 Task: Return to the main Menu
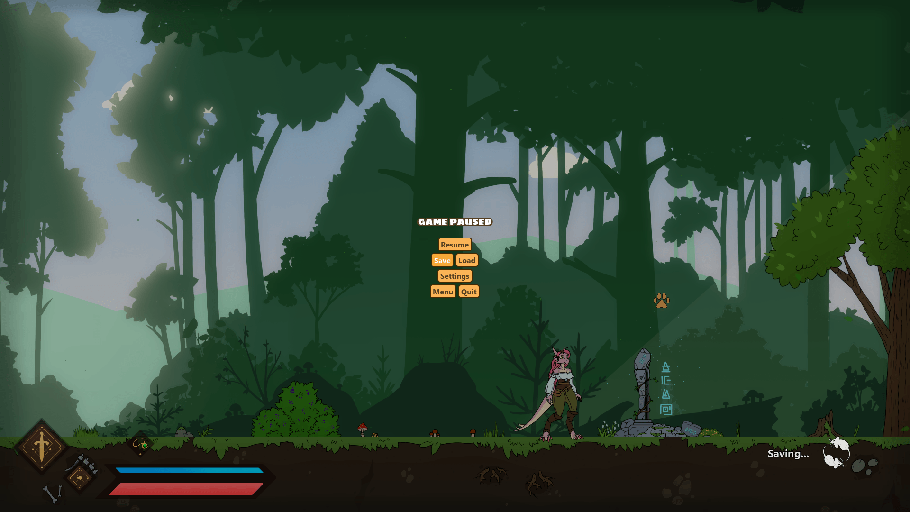pos(442,292)
